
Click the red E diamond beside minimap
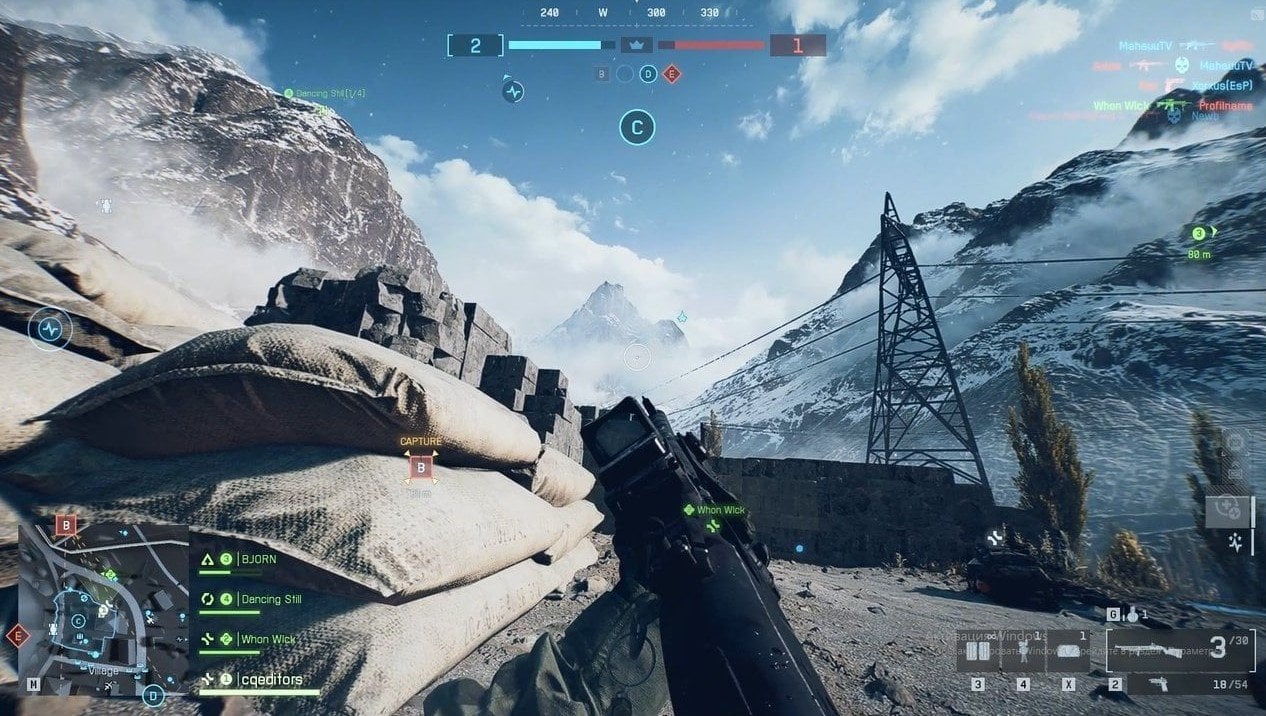17,635
